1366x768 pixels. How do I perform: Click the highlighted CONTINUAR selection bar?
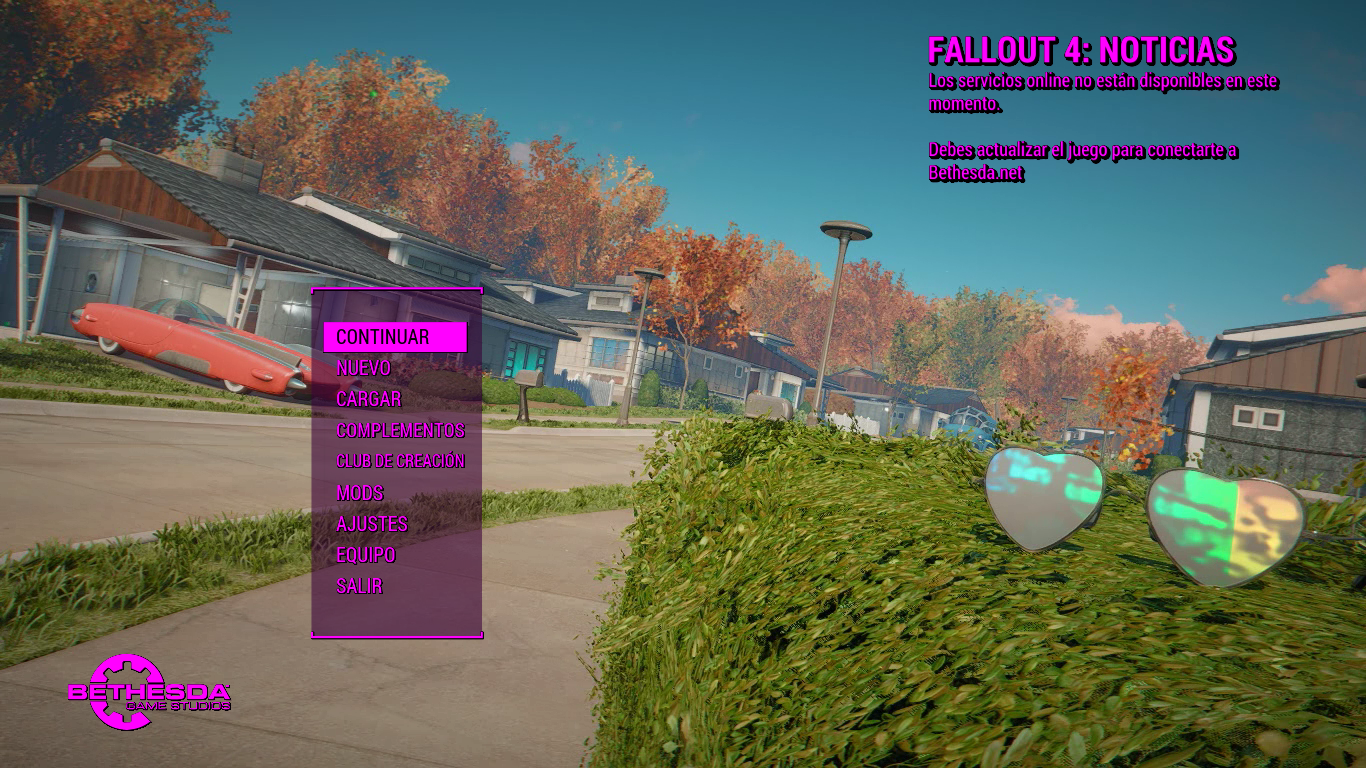pos(394,337)
